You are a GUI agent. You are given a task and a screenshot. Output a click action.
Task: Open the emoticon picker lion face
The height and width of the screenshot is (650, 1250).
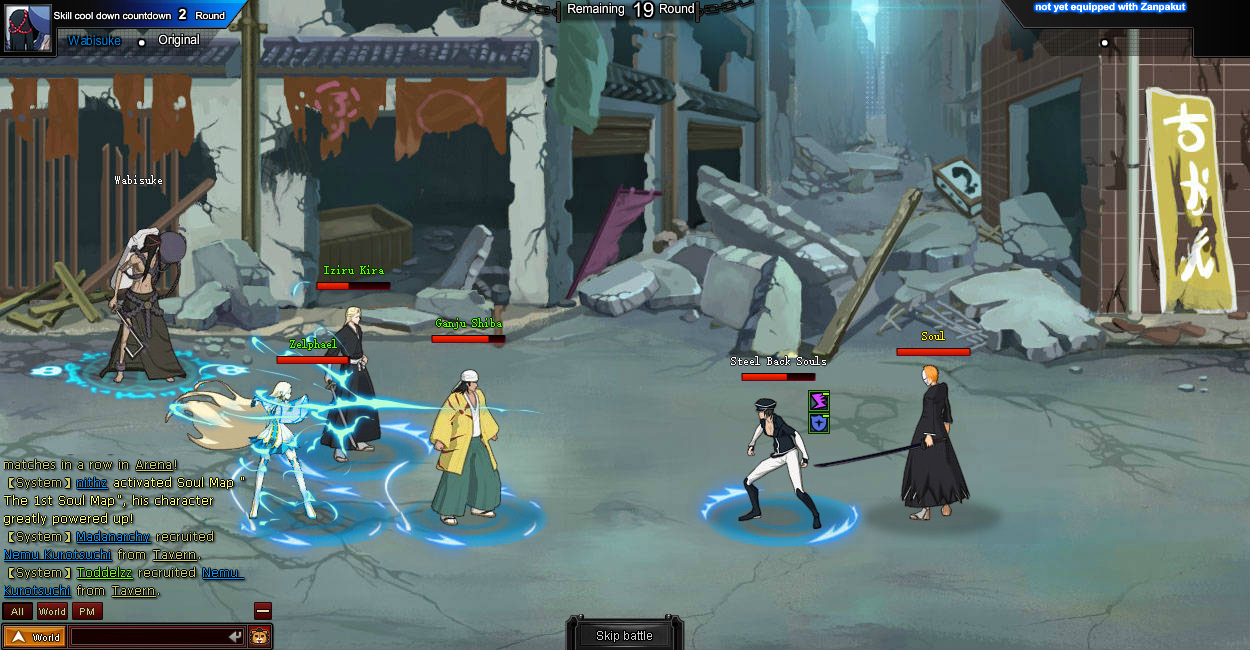coord(260,636)
